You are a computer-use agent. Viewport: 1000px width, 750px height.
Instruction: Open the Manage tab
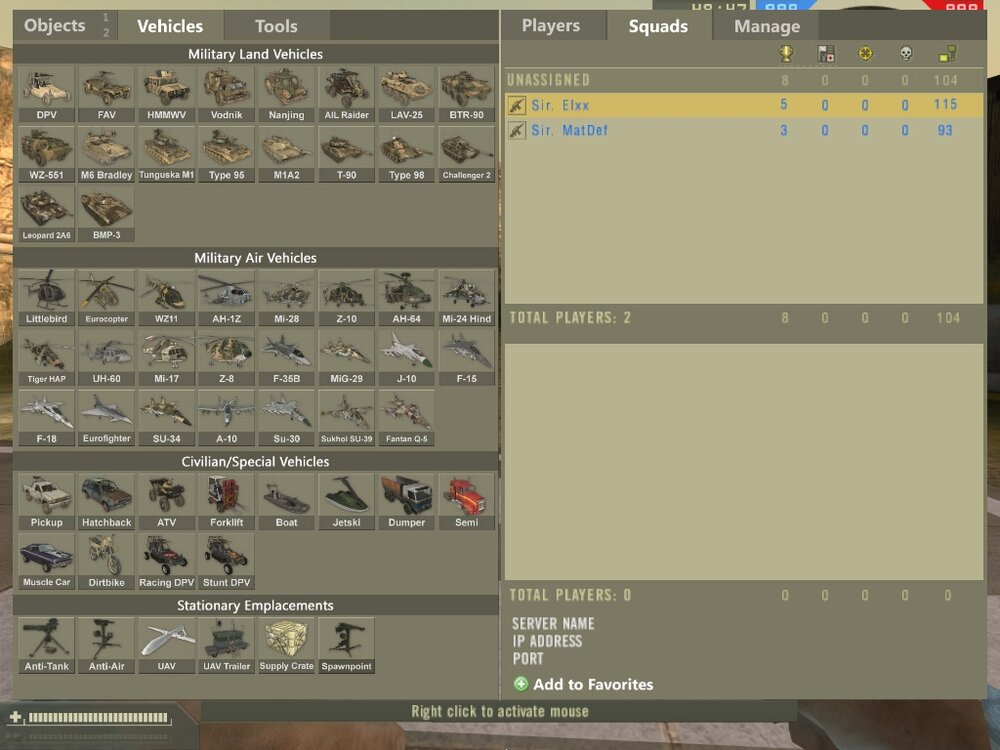pos(766,27)
